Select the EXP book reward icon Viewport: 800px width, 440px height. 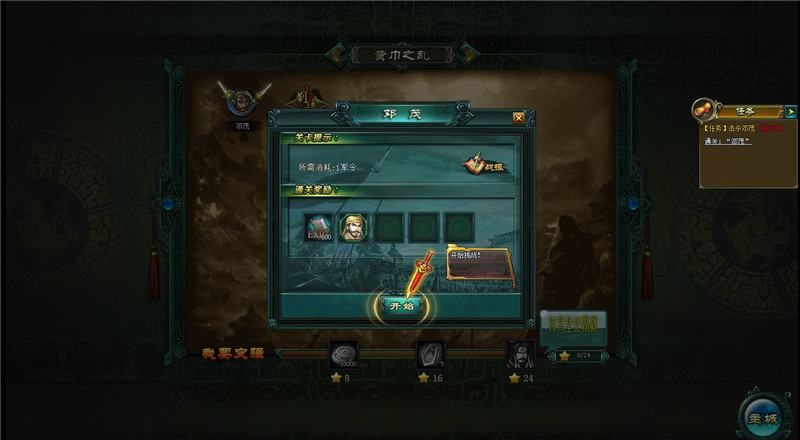pyautogui.click(x=319, y=227)
